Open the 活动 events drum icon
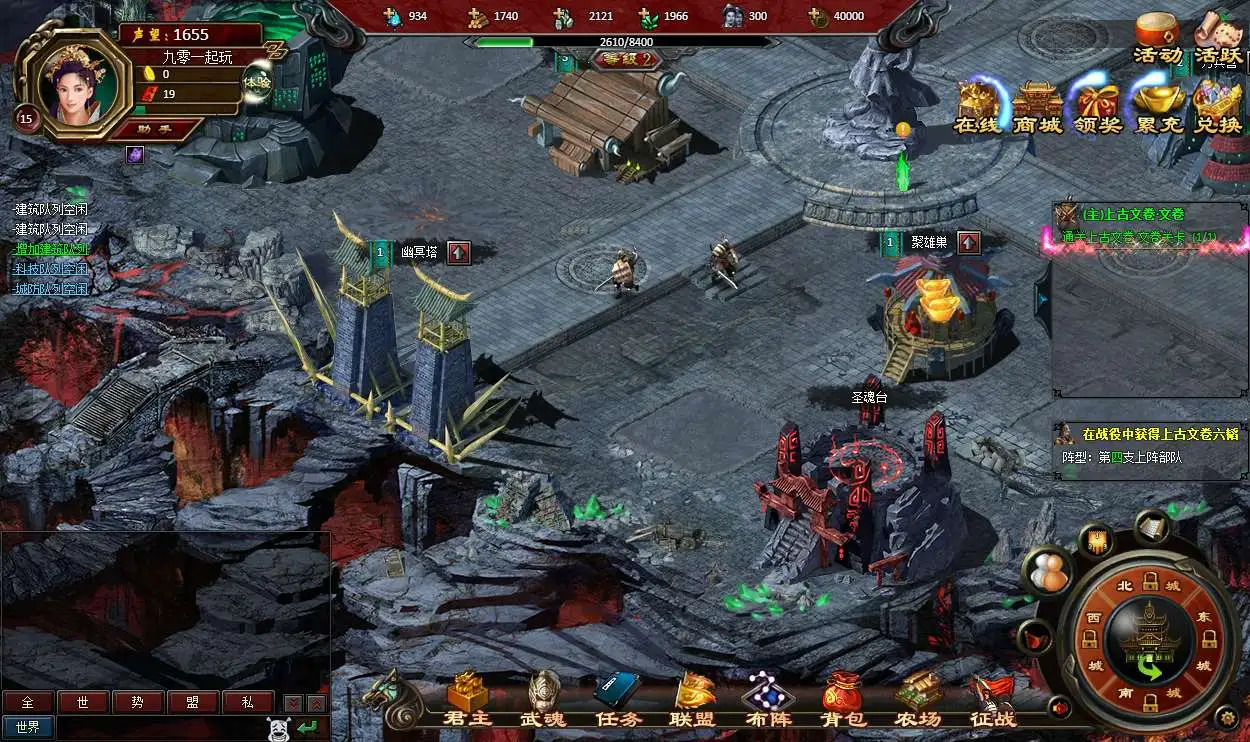1250x742 pixels. 1157,38
